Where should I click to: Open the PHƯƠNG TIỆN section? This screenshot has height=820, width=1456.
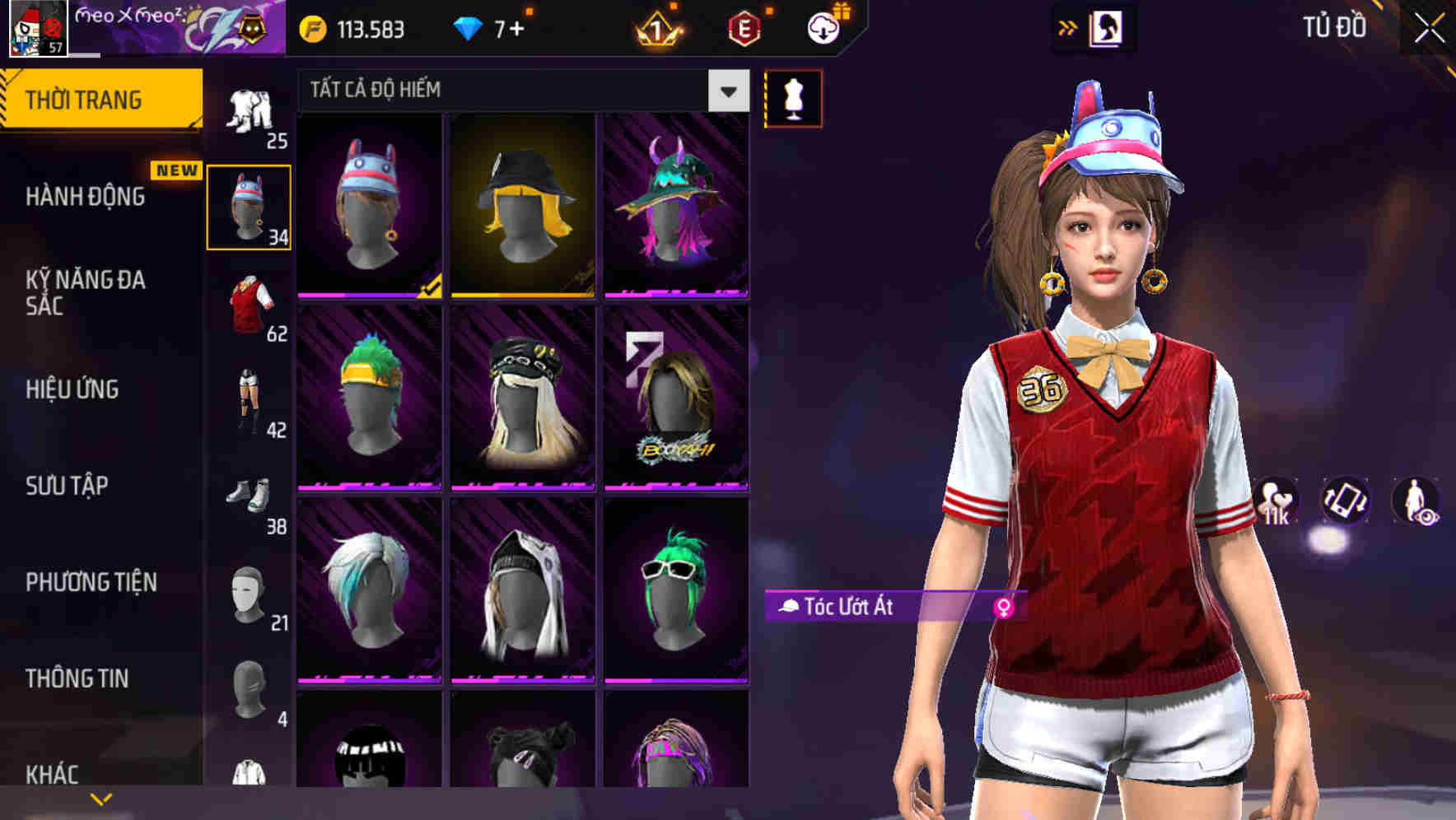click(x=91, y=581)
